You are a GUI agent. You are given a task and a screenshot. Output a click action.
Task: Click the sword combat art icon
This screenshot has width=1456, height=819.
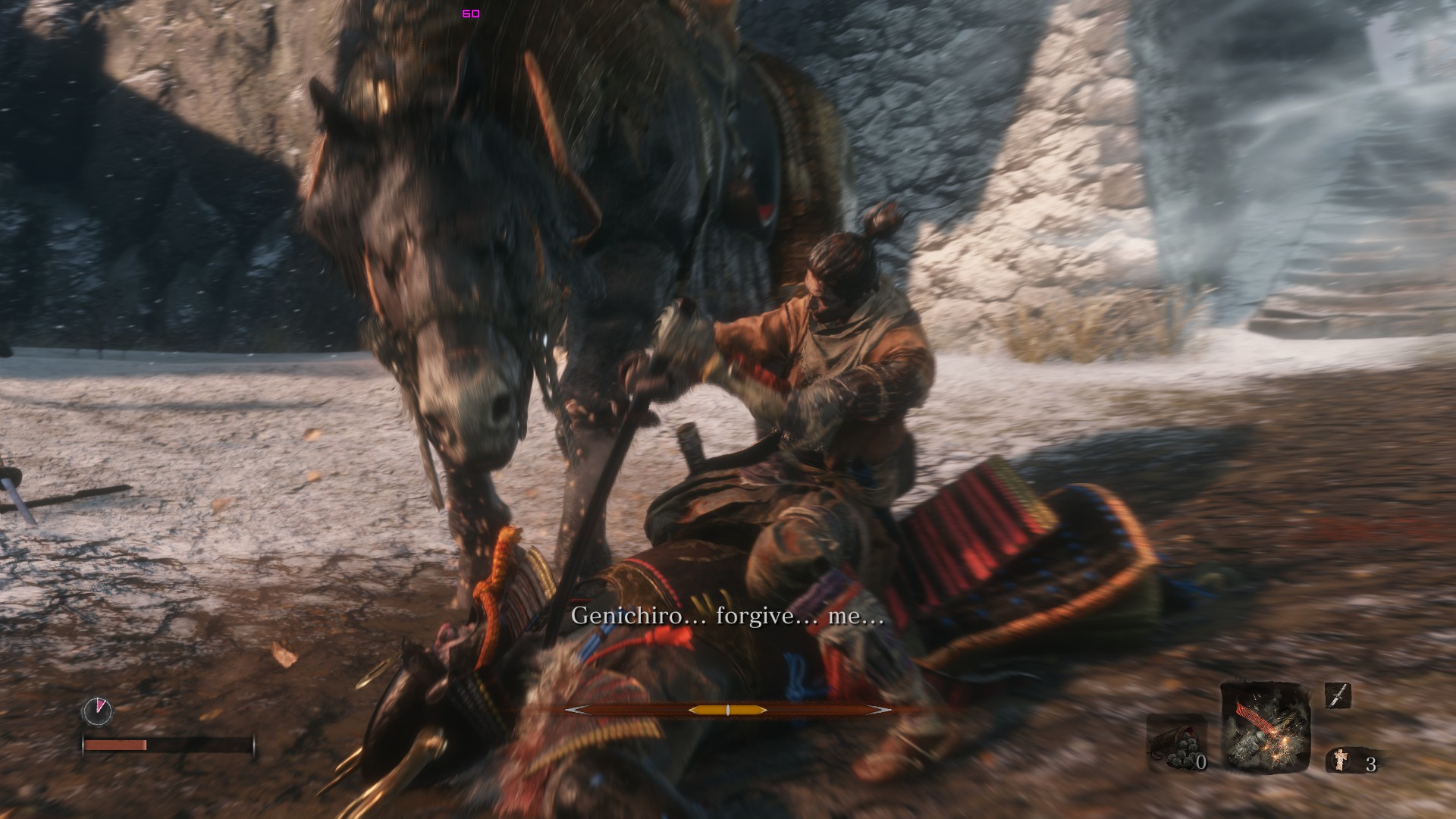1338,695
